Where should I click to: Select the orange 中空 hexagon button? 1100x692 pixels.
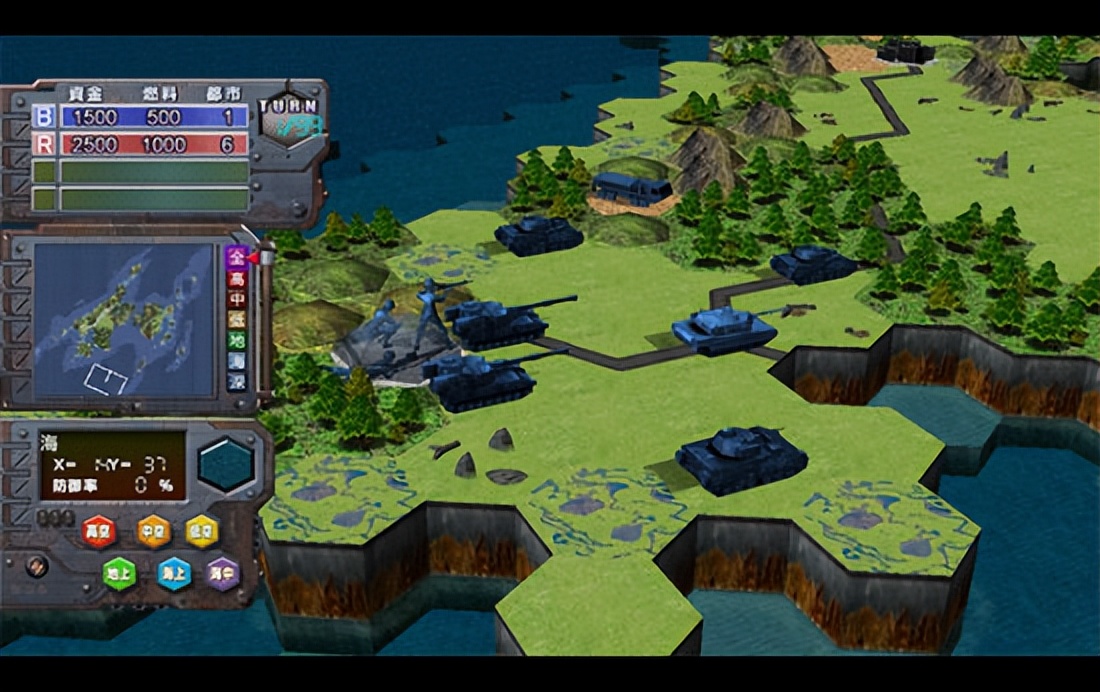154,530
